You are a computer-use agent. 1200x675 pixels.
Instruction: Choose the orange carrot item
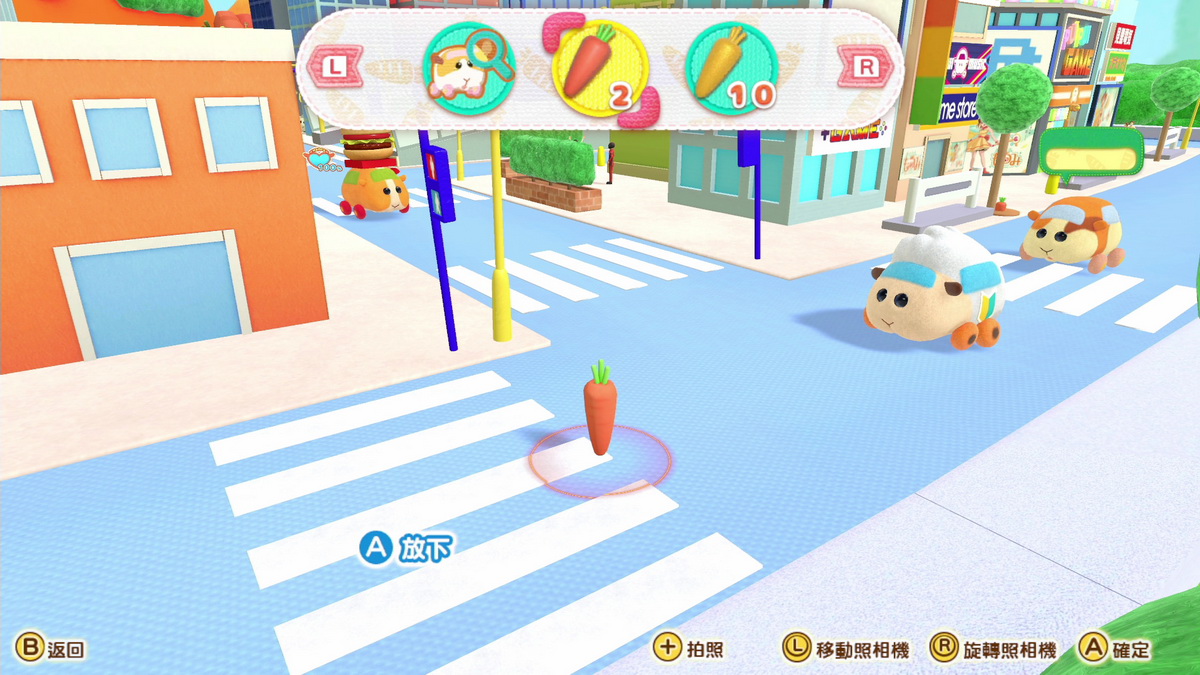coord(599,68)
